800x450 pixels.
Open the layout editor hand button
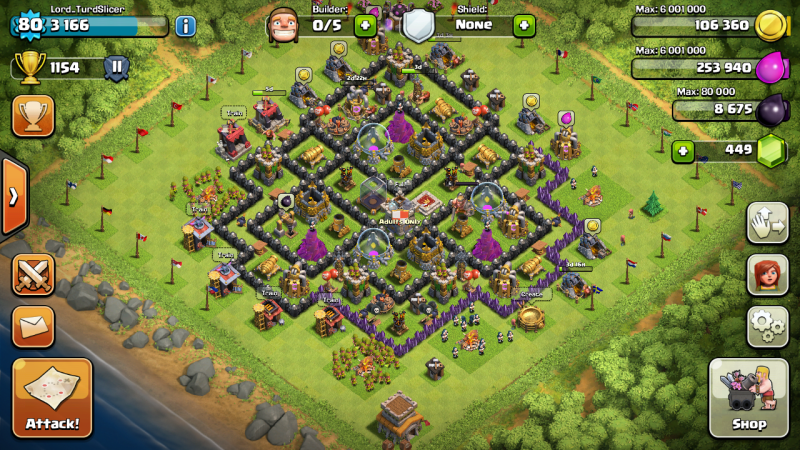pyautogui.click(x=767, y=222)
